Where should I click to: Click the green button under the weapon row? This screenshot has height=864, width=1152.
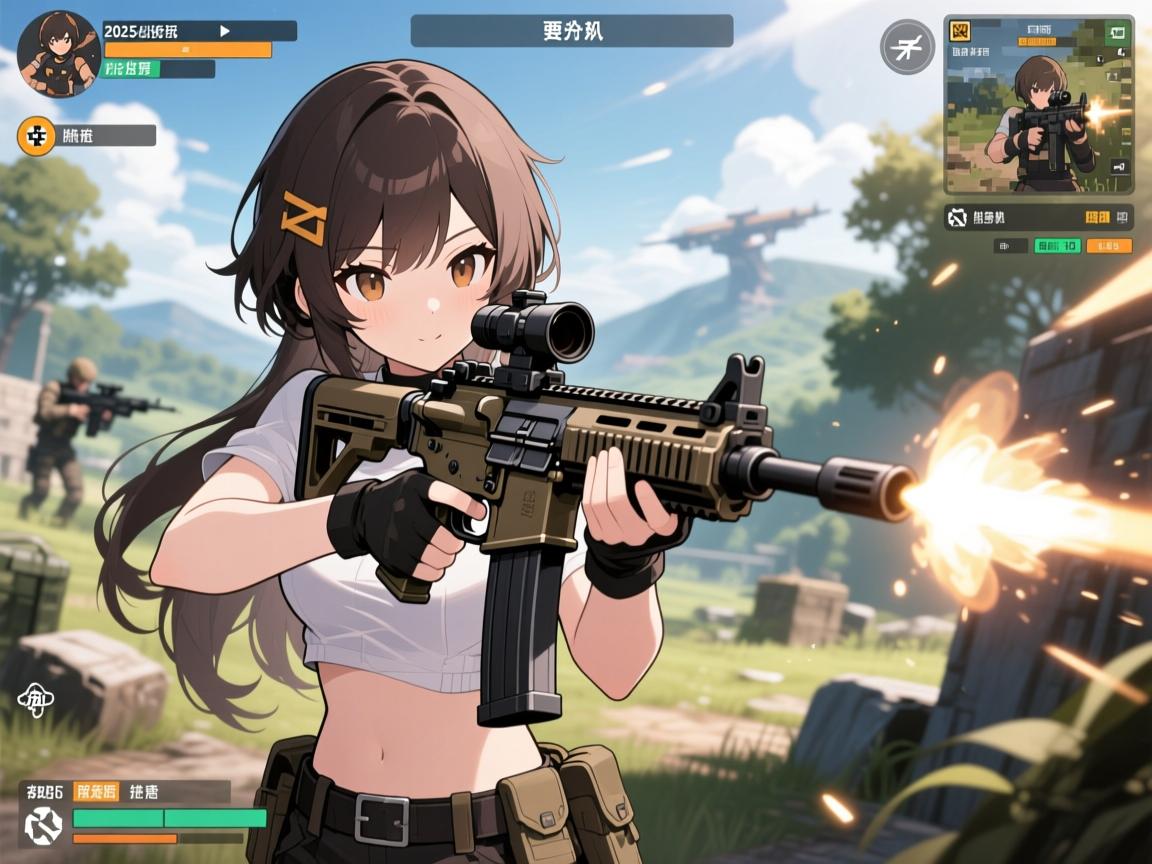(1056, 245)
